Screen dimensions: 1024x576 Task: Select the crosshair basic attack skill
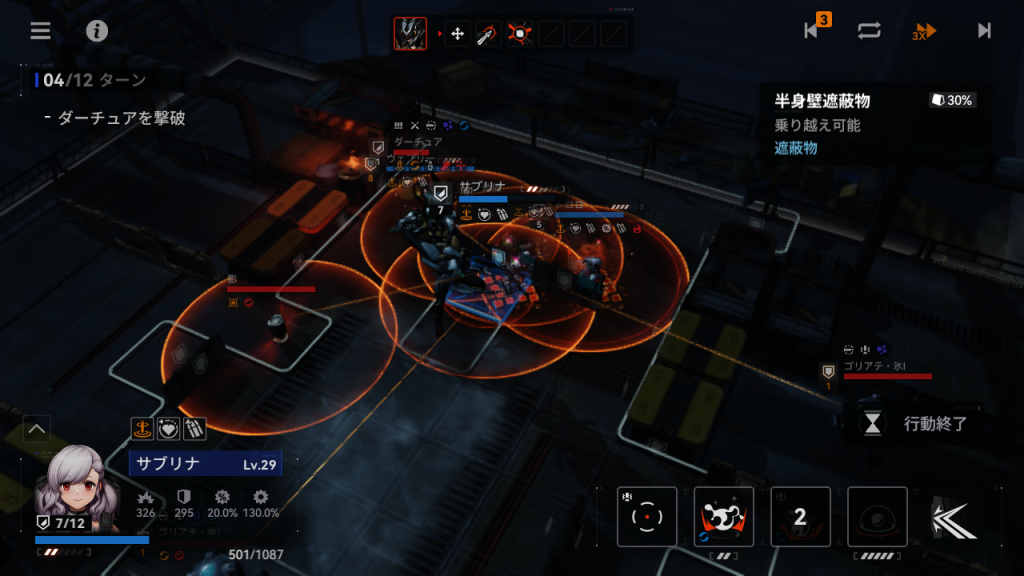(647, 517)
